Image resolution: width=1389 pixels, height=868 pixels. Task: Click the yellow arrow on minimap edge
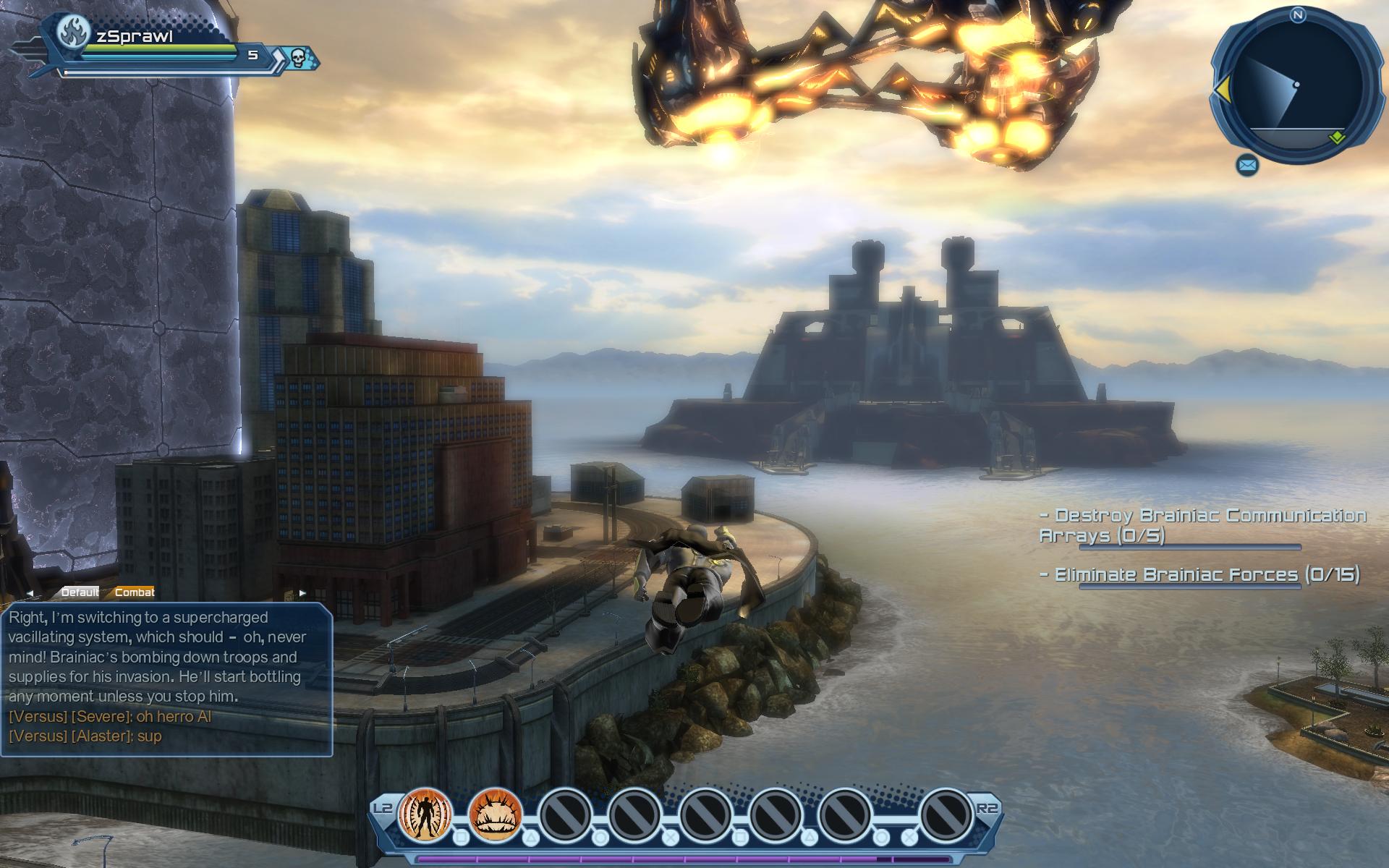coord(1222,90)
